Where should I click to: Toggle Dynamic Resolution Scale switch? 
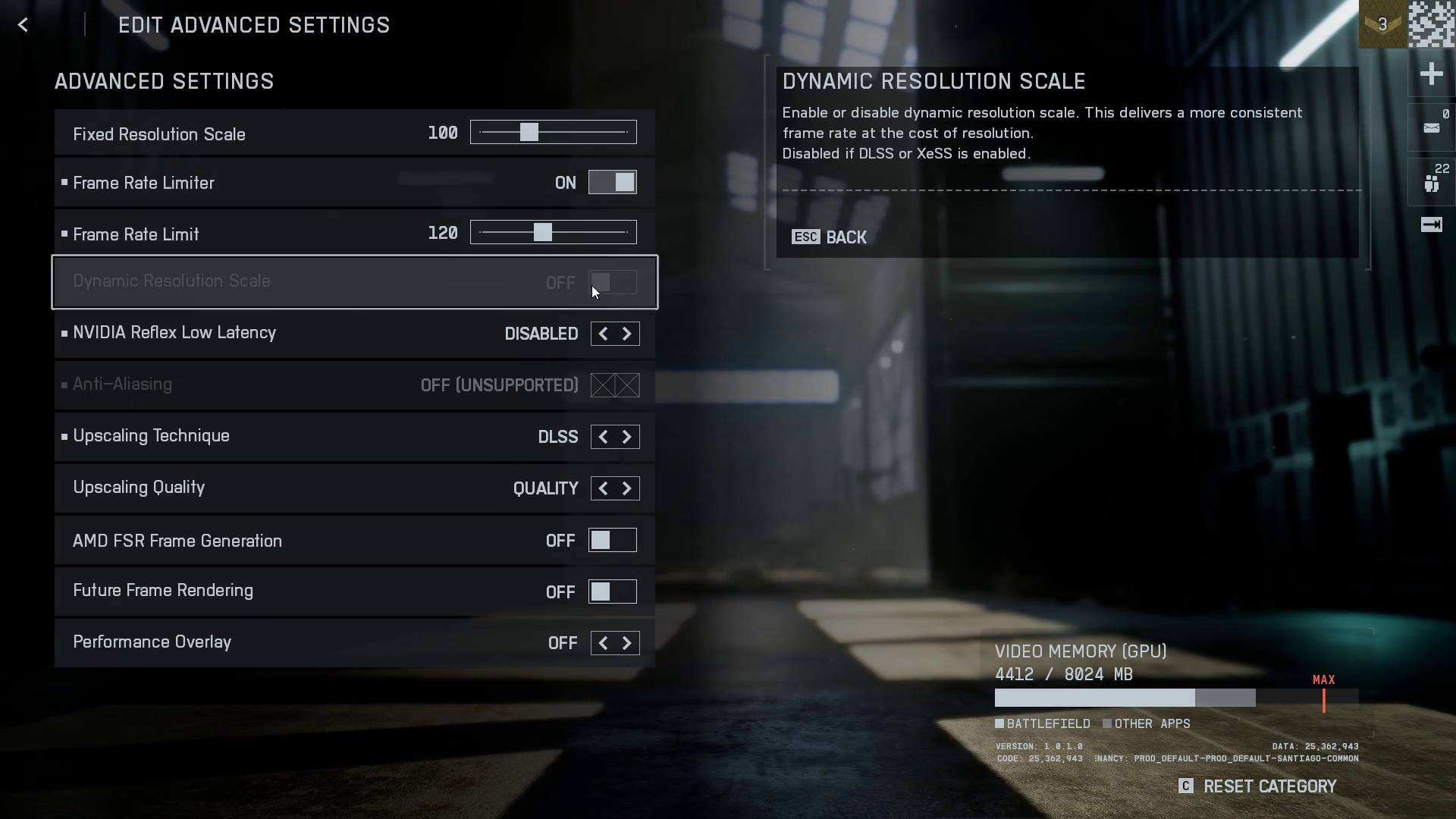pyautogui.click(x=612, y=283)
